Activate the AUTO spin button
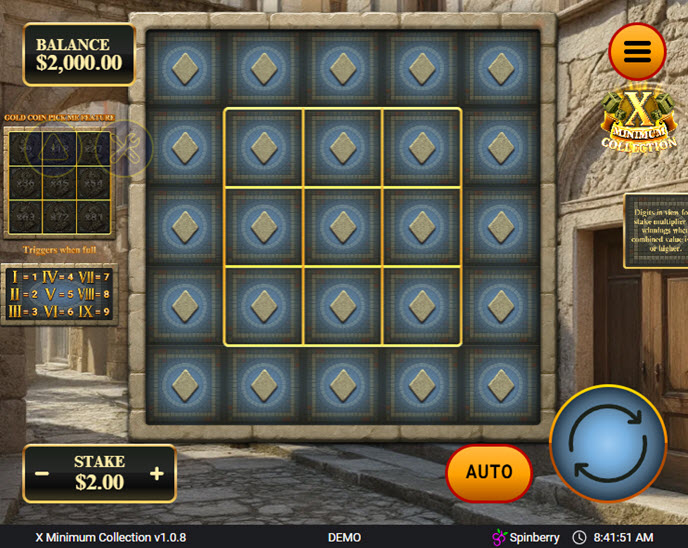 (489, 472)
